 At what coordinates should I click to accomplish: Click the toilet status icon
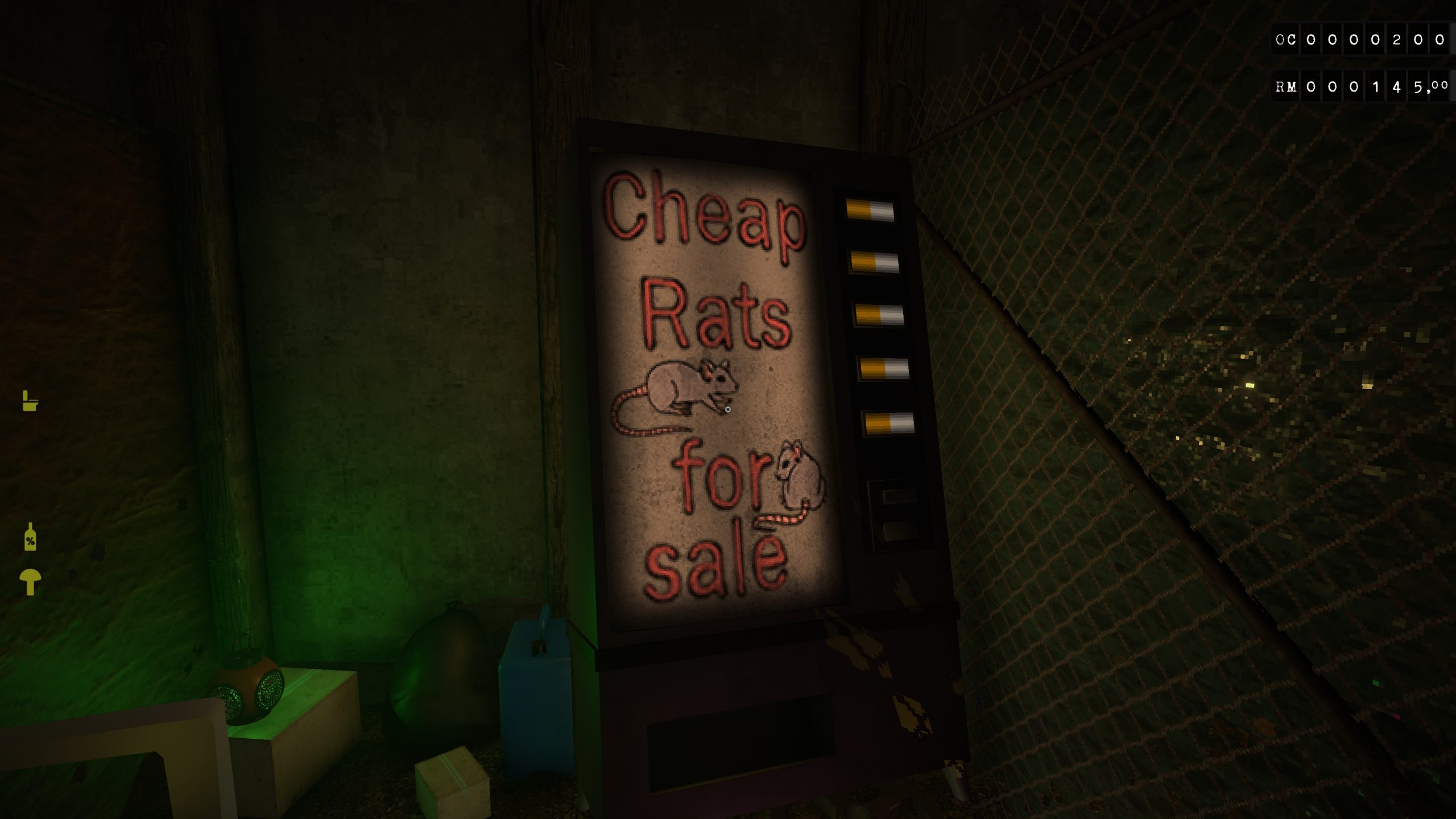[x=30, y=401]
